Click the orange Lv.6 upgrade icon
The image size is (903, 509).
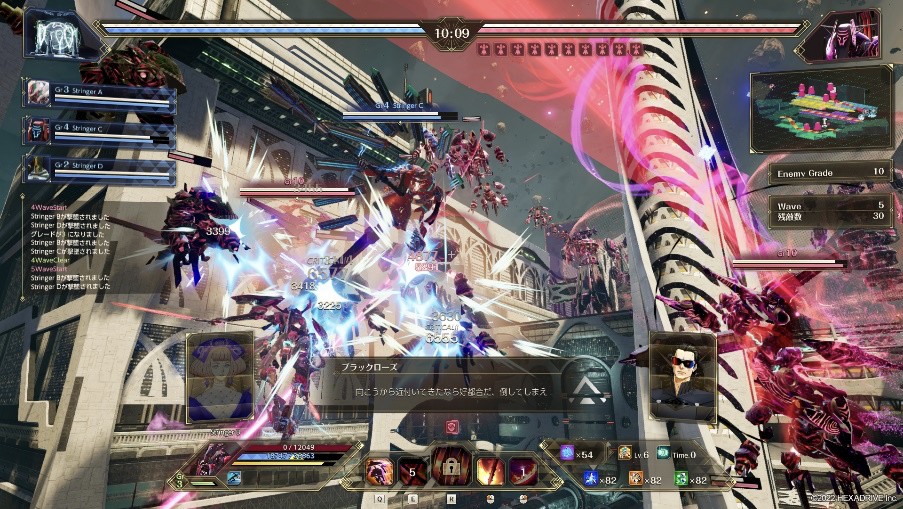coord(625,455)
